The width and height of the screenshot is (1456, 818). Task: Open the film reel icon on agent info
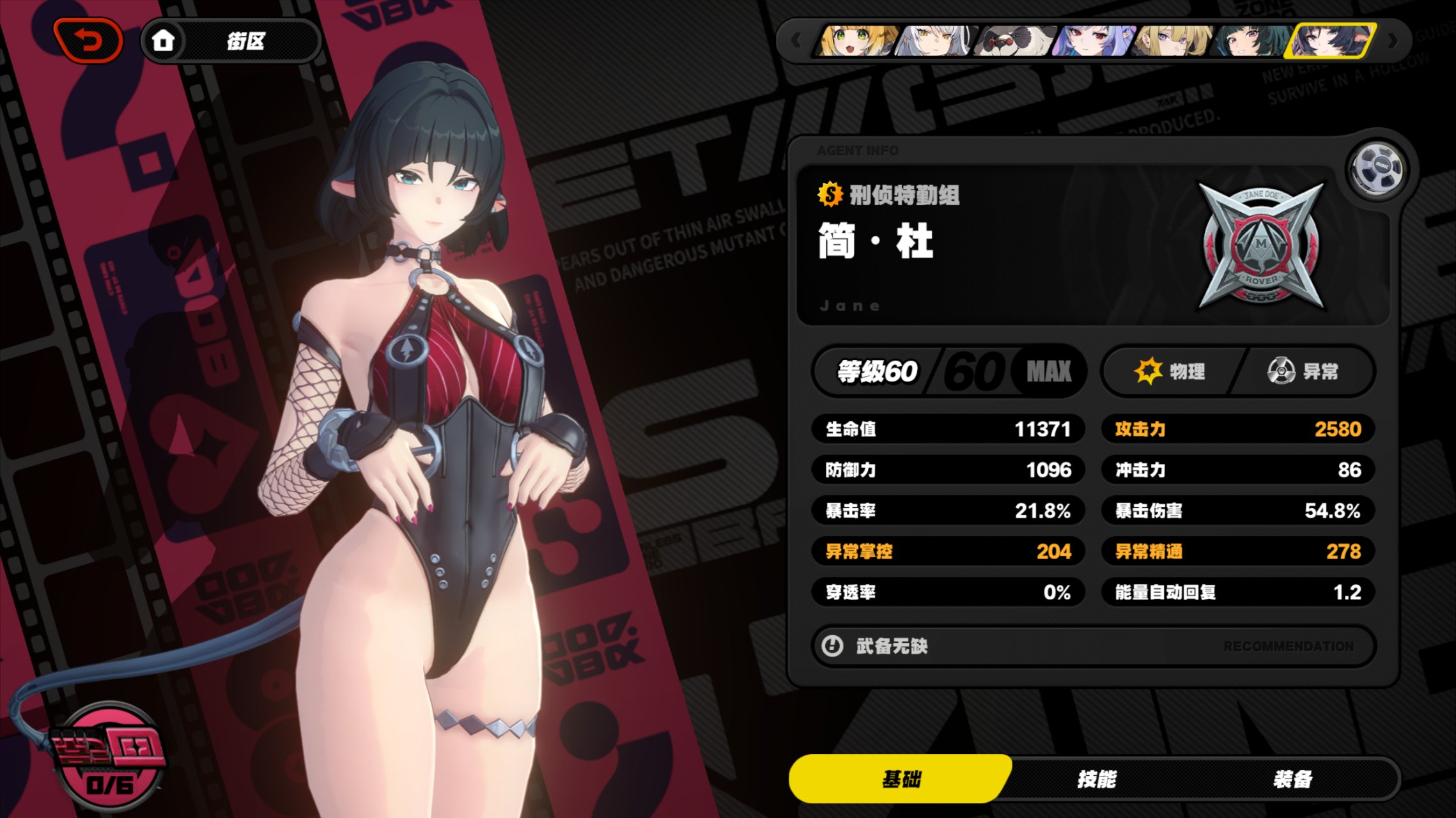tap(1379, 169)
